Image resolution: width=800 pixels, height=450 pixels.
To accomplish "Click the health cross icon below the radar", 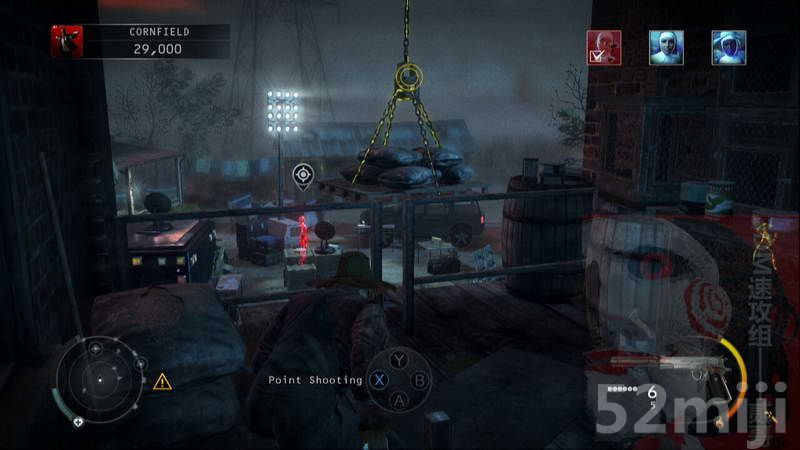I will click(78, 422).
